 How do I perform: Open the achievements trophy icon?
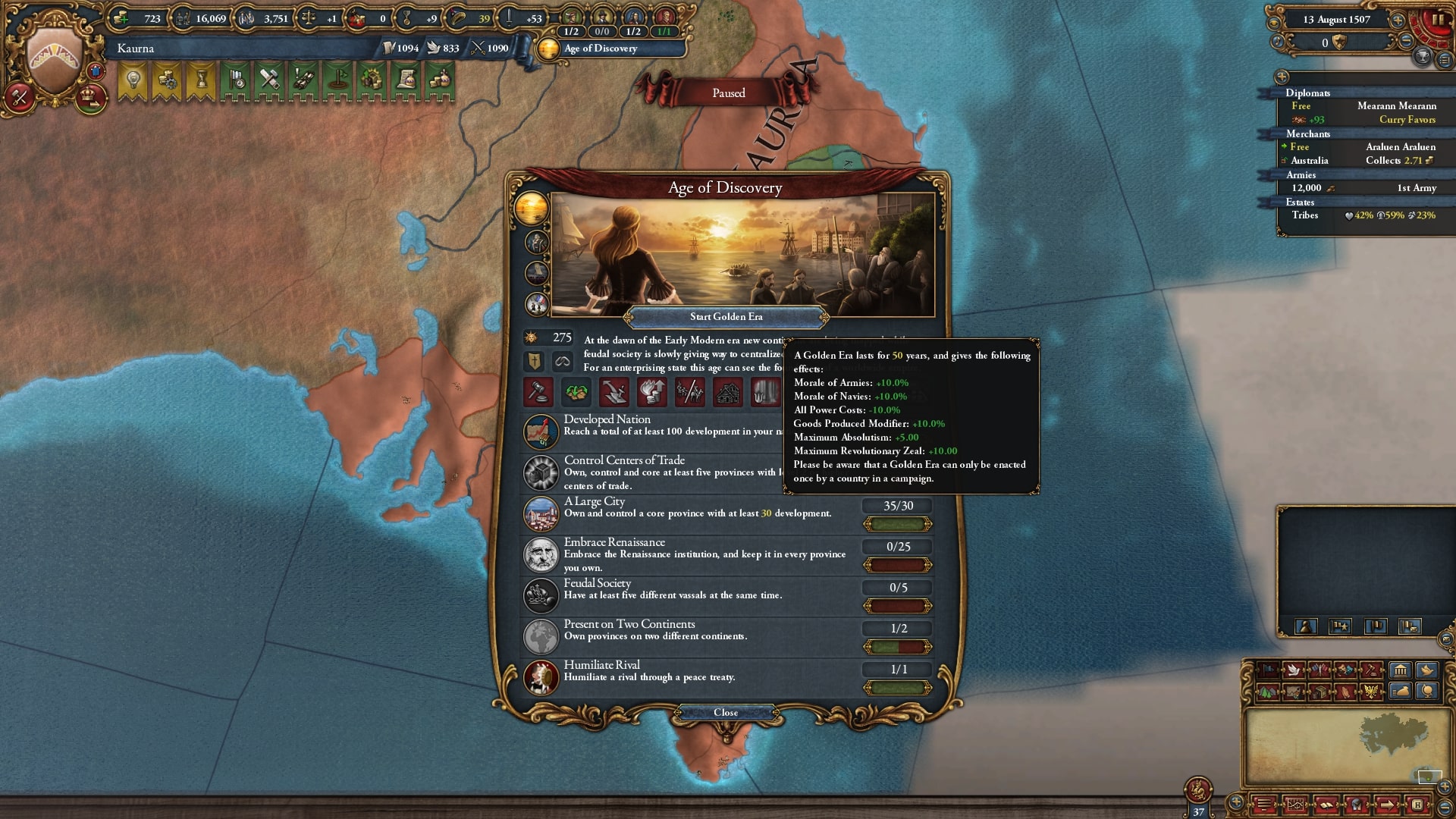coord(1423,55)
